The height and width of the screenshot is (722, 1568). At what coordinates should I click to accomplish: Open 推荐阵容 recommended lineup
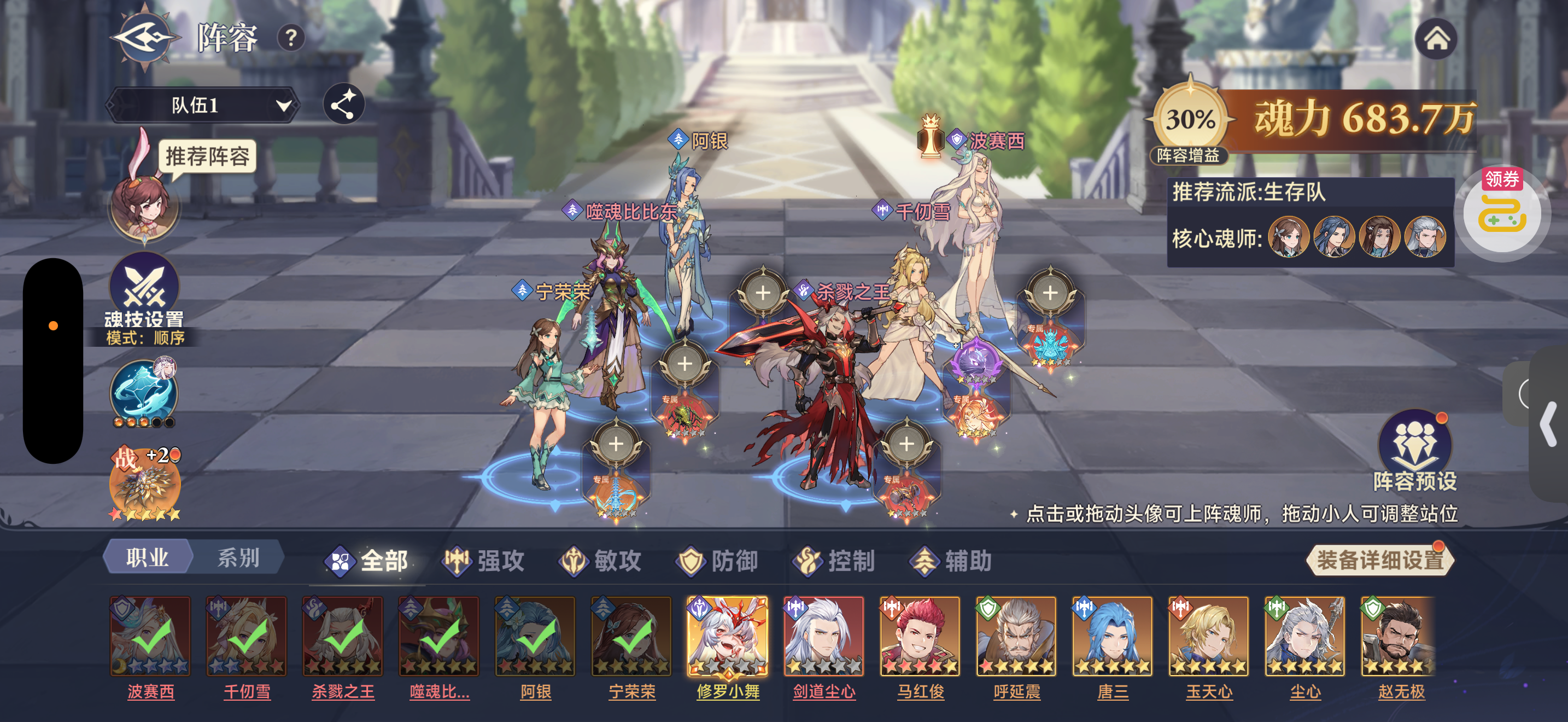207,156
